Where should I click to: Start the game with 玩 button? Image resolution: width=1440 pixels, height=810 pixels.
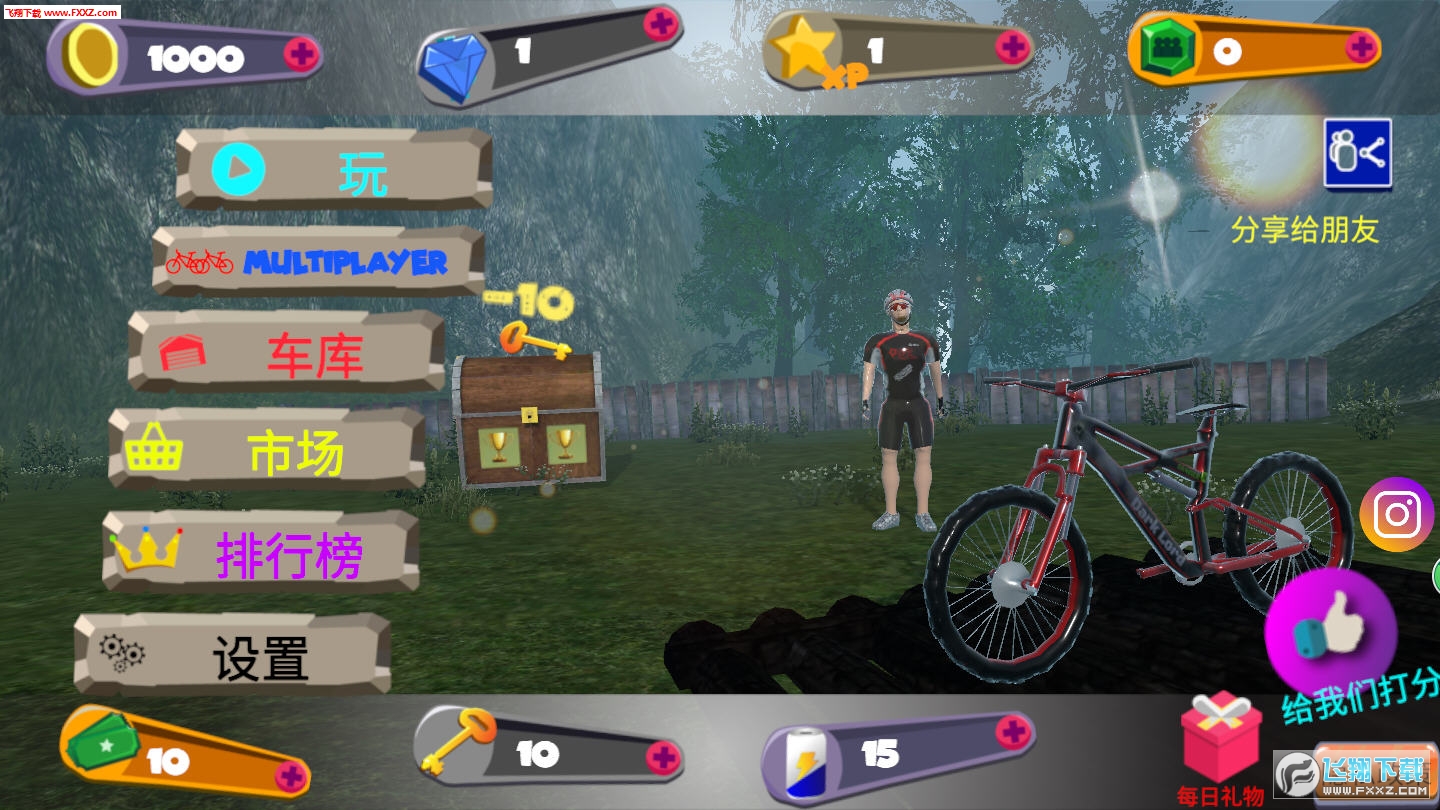(334, 170)
